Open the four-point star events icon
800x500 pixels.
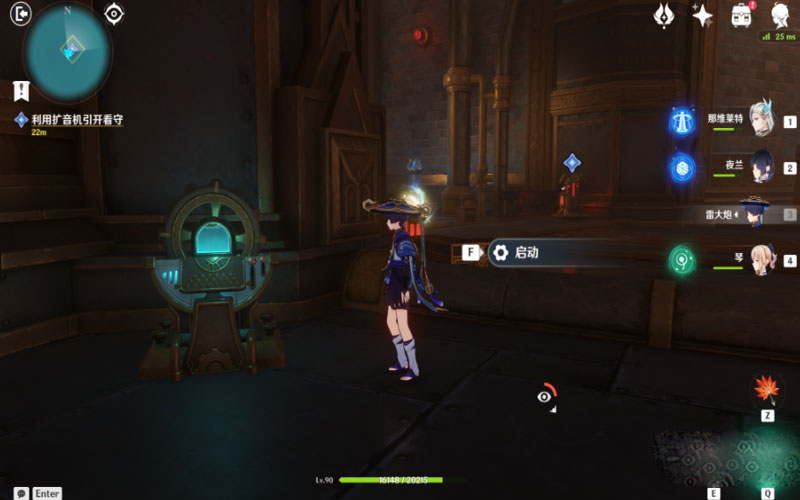pyautogui.click(x=703, y=15)
